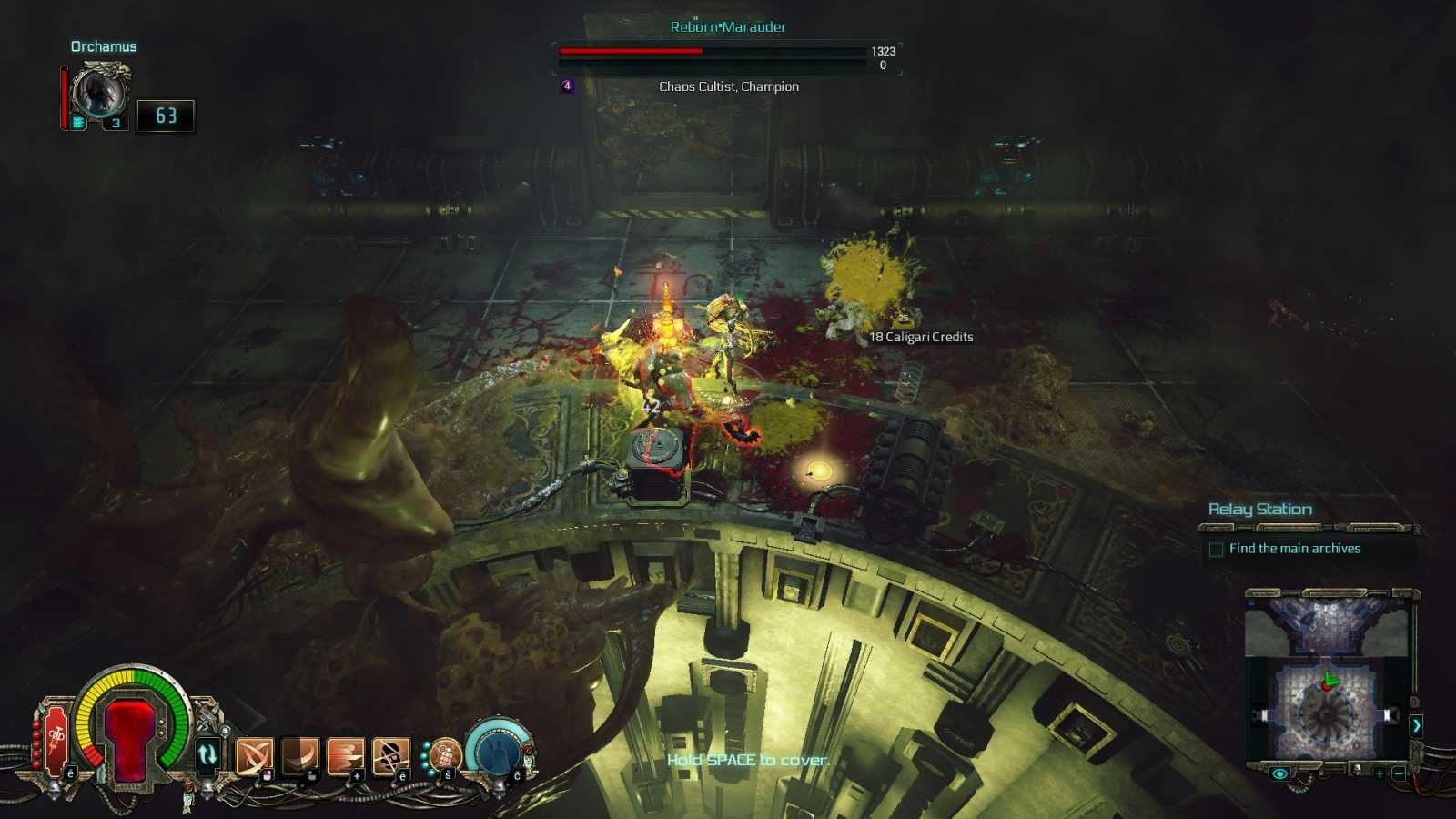1456x819 pixels.
Task: Click the skull icon below the minimap
Action: [x=1357, y=770]
